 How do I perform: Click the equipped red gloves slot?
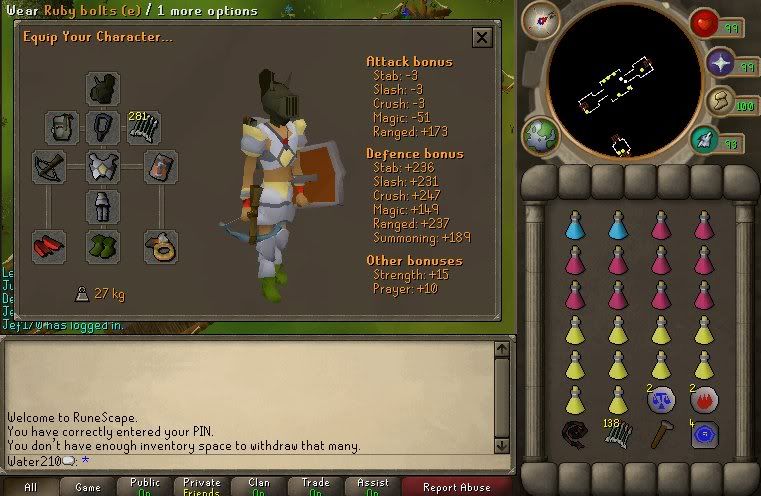click(x=49, y=245)
